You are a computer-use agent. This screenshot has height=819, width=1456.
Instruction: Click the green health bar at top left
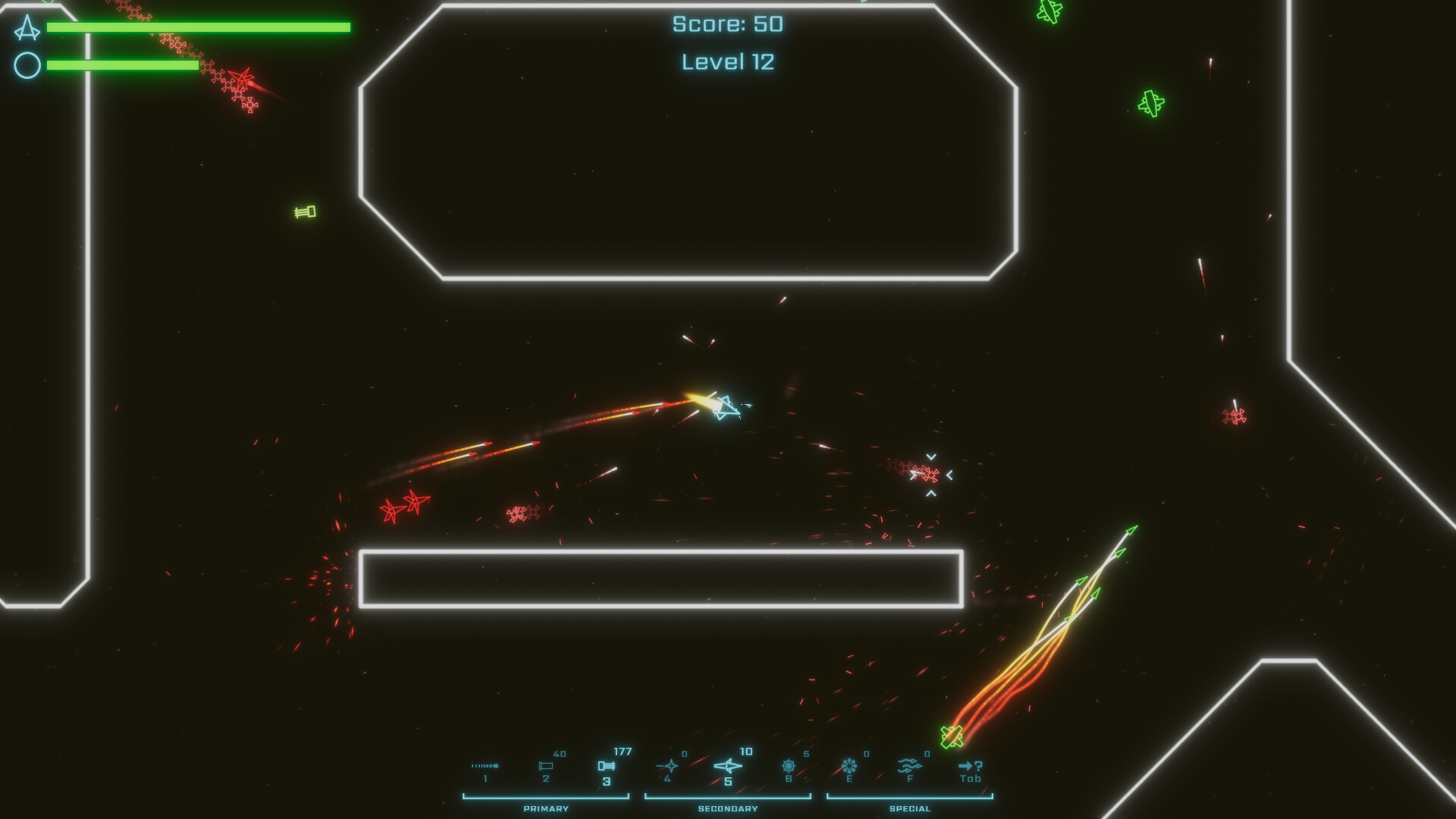(x=198, y=27)
